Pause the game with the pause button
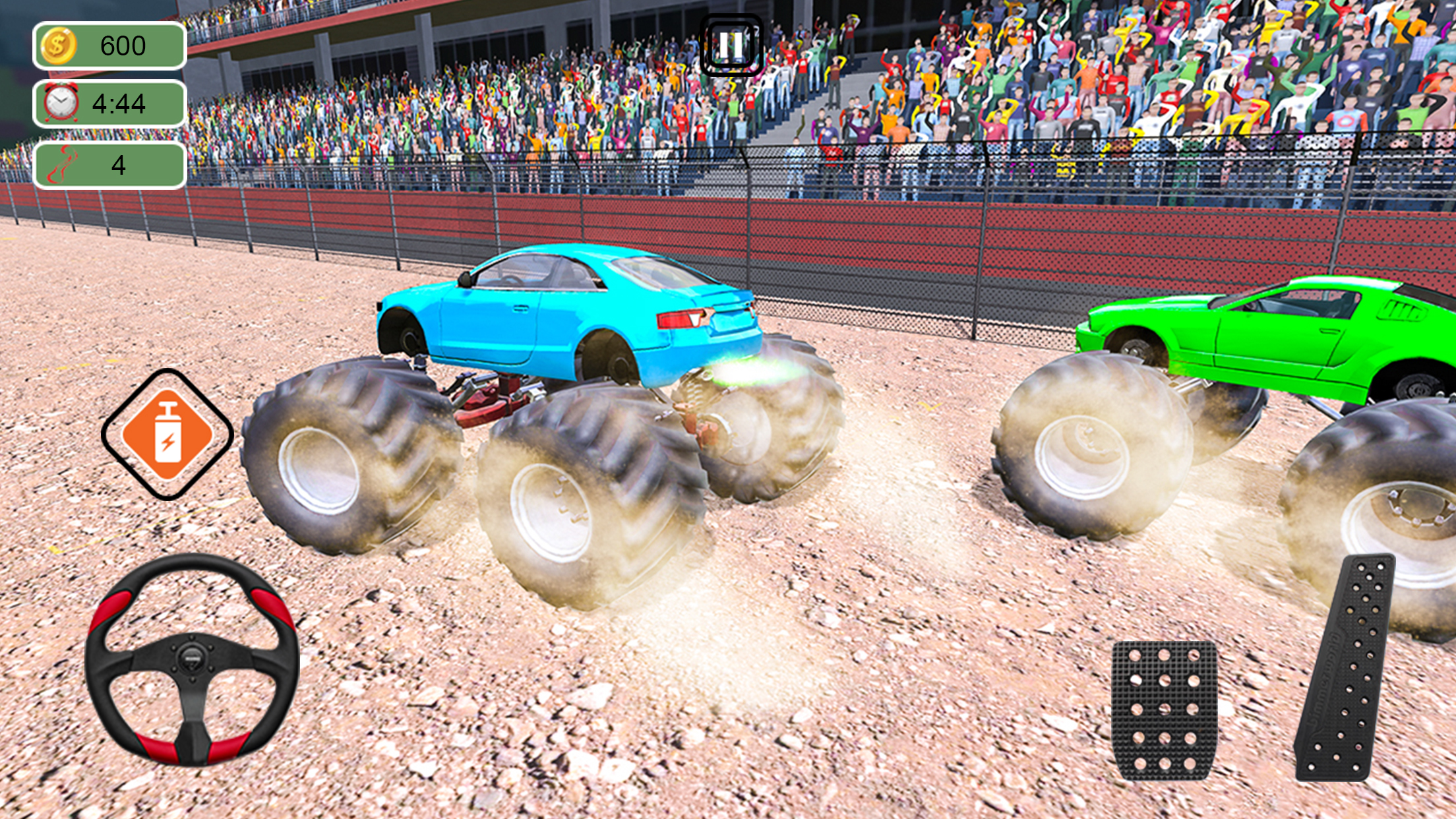 [x=731, y=45]
